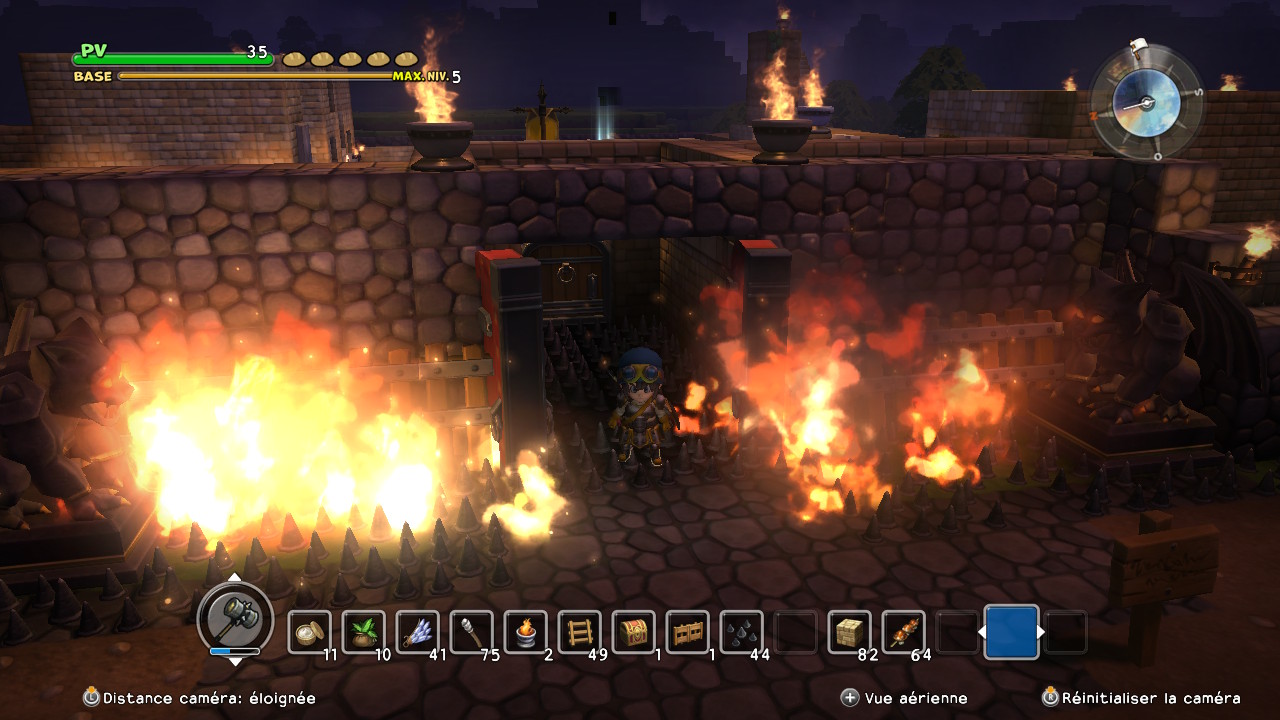The width and height of the screenshot is (1280, 720).
Task: Select the flaming brazier slot
Action: (526, 632)
